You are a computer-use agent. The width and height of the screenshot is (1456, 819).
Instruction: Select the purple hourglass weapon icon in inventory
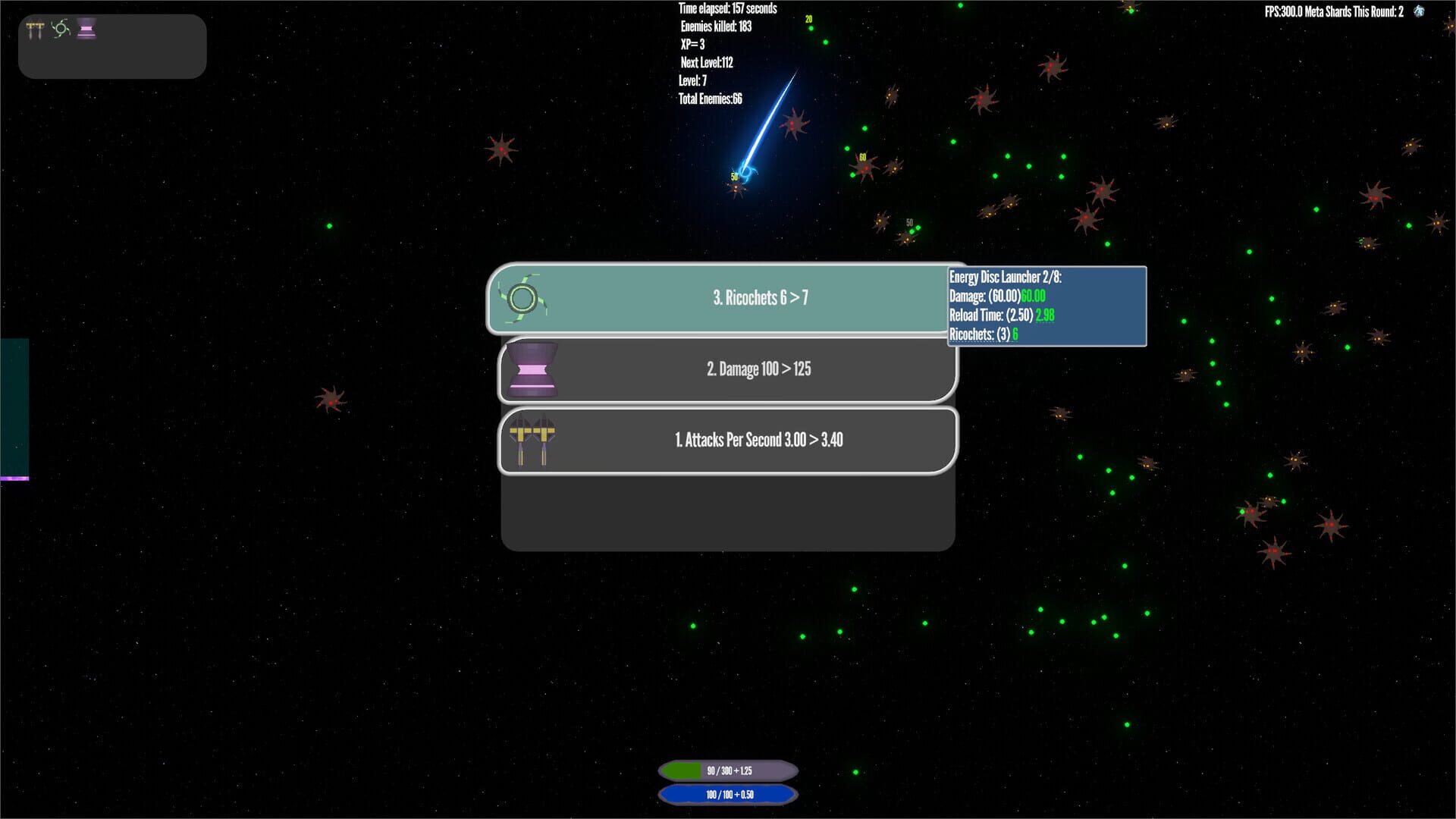tap(86, 30)
